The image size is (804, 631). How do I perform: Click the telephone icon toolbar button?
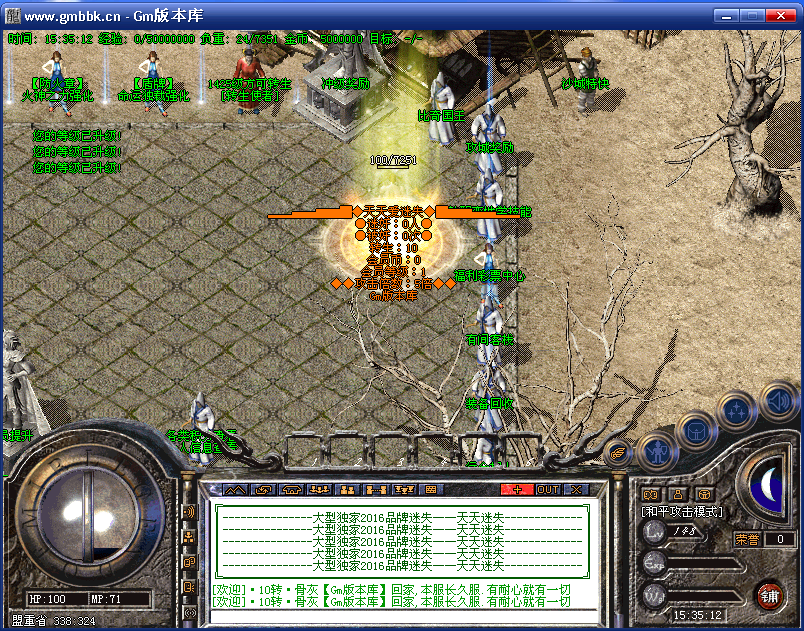[x=292, y=490]
